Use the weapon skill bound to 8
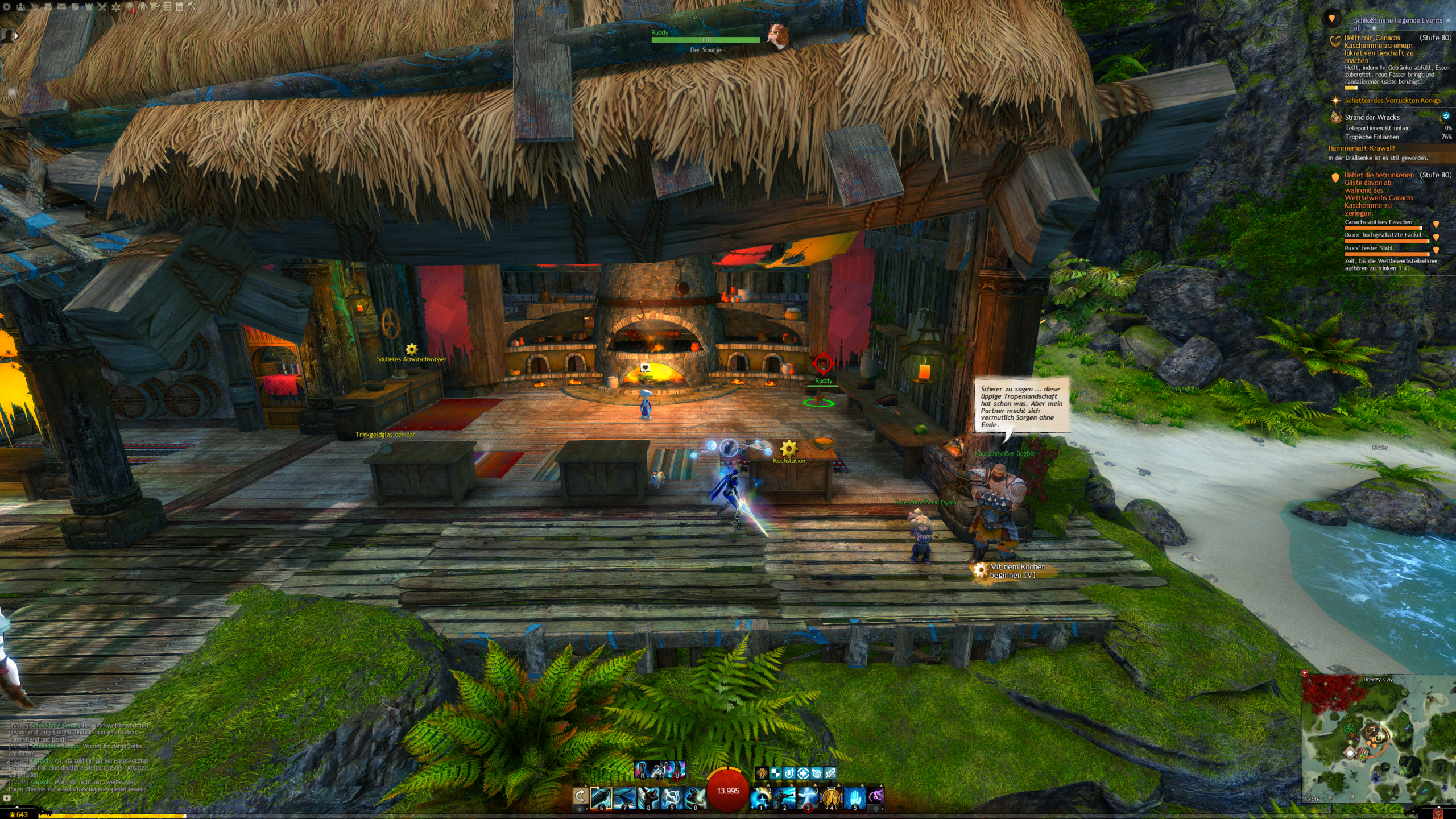The image size is (1456, 819). 648,797
